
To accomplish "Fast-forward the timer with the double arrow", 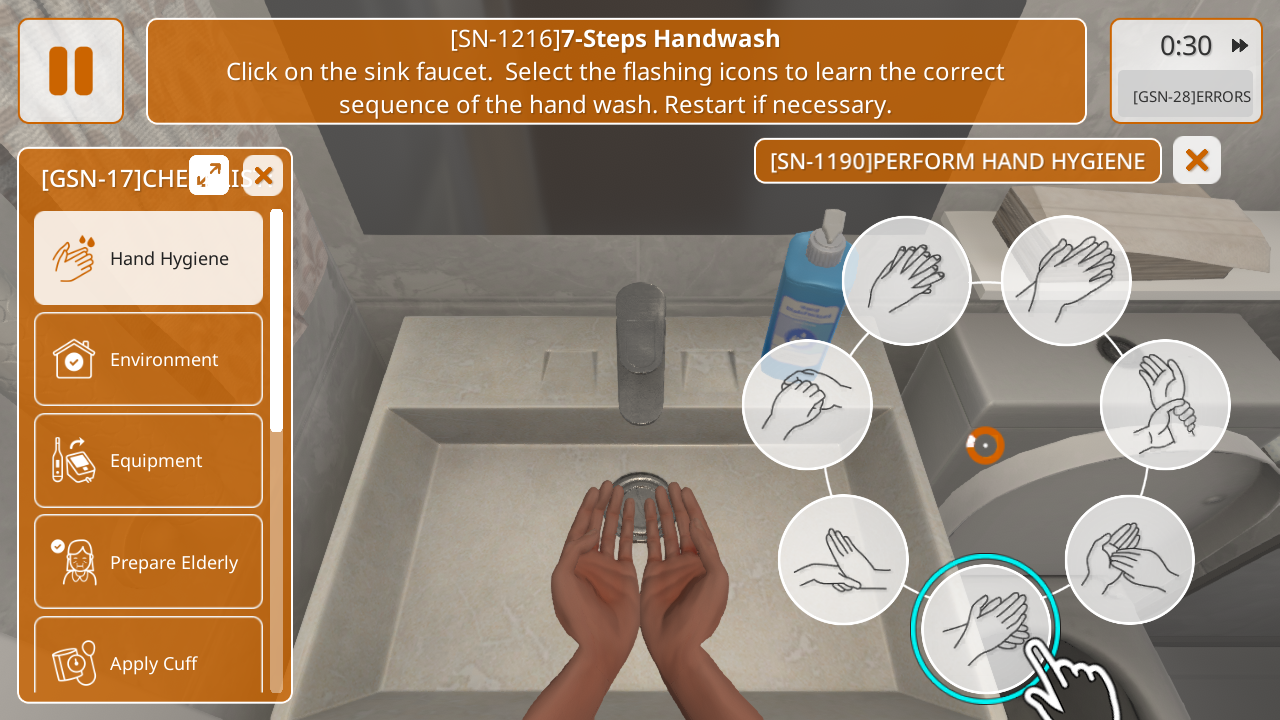I will point(1240,45).
